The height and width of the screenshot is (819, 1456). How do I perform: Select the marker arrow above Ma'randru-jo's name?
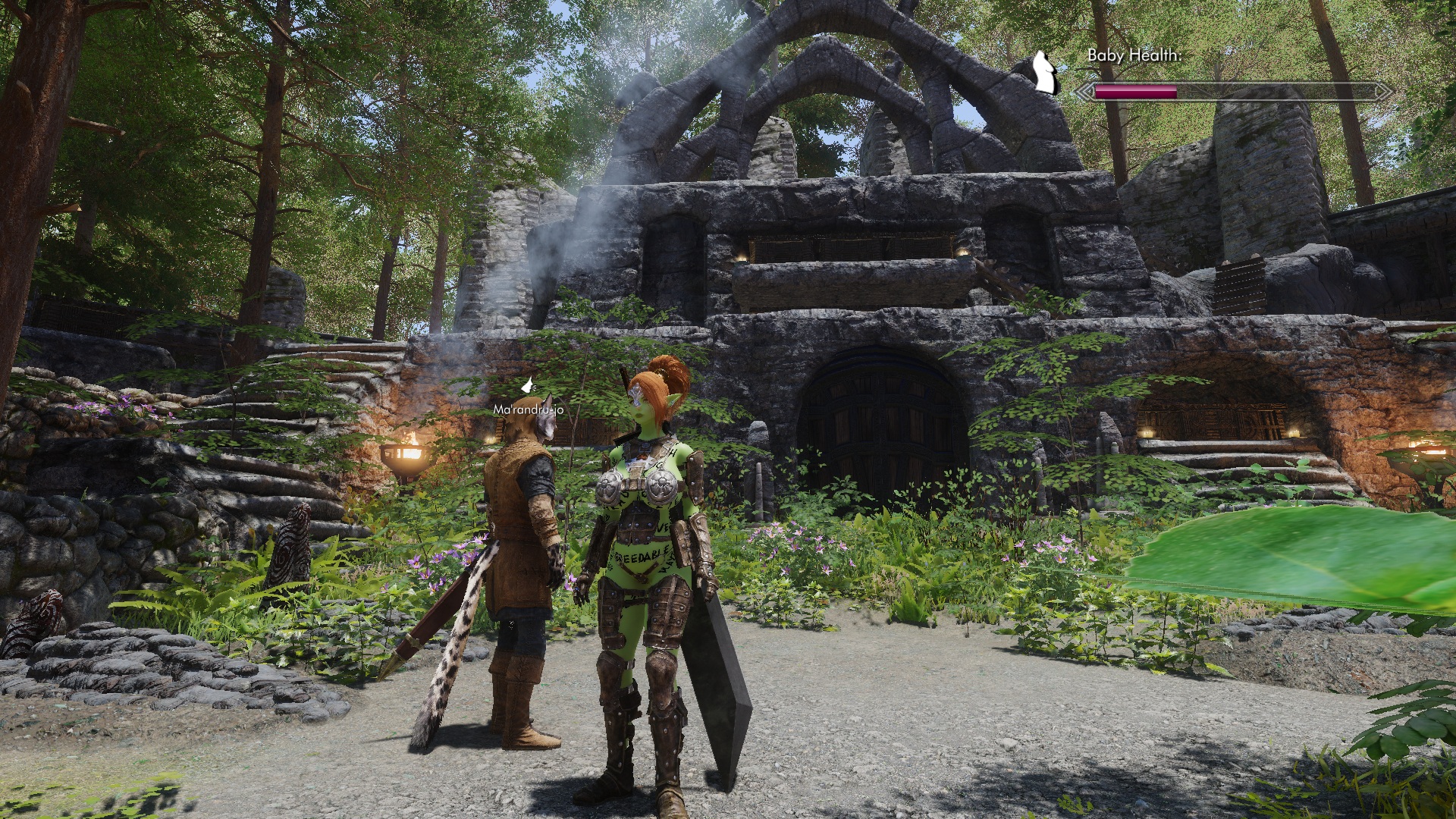click(528, 387)
